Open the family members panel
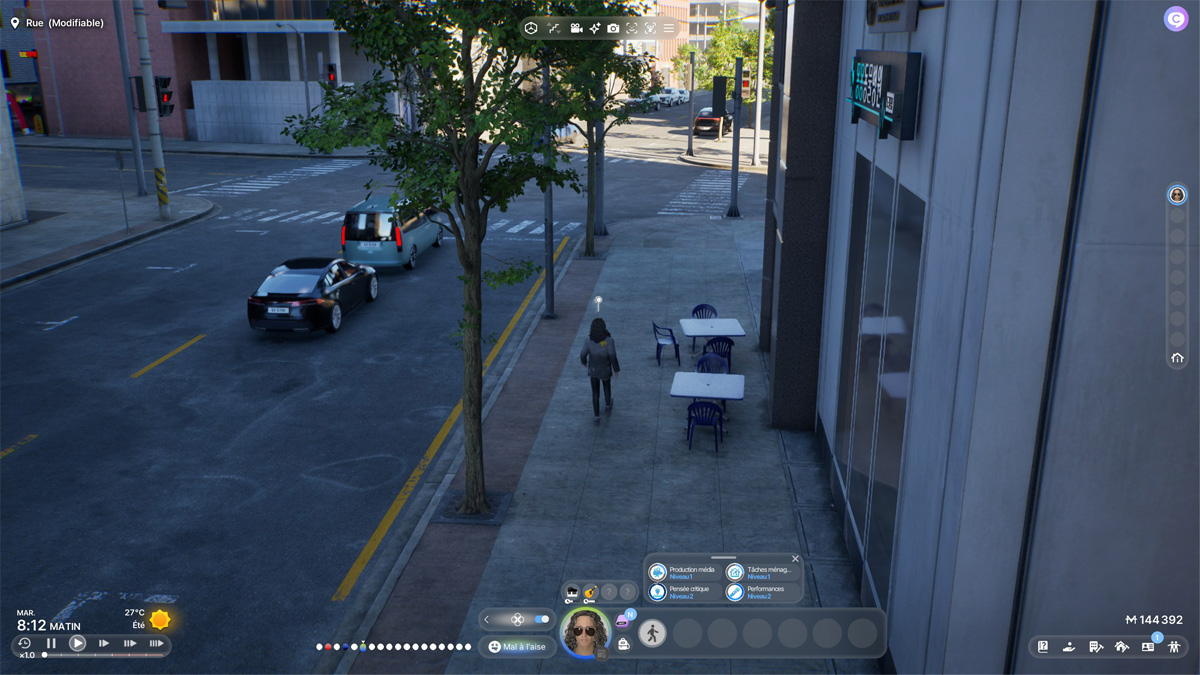The image size is (1200, 675). pyautogui.click(x=1174, y=647)
